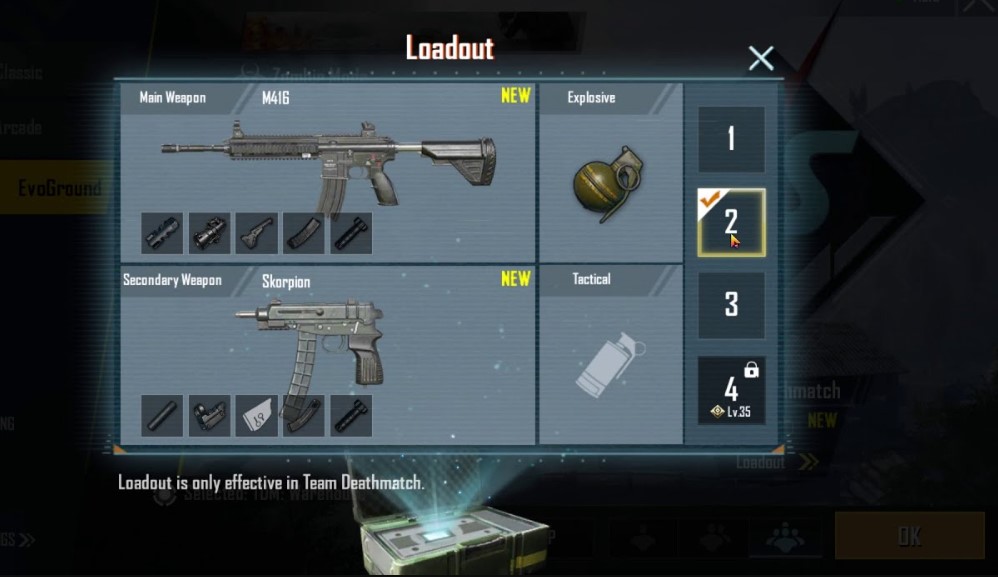Switch to loadout preset 1
Screen dimensions: 998x577
click(731, 139)
